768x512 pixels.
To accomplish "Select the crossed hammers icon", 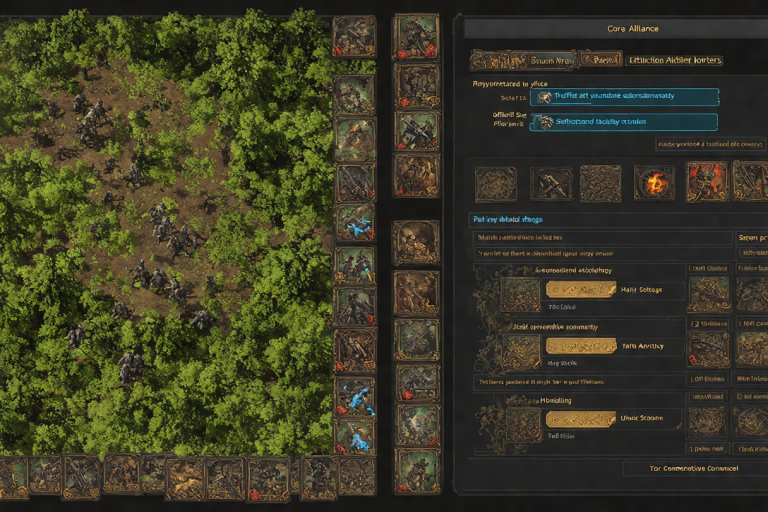I will (x=551, y=183).
